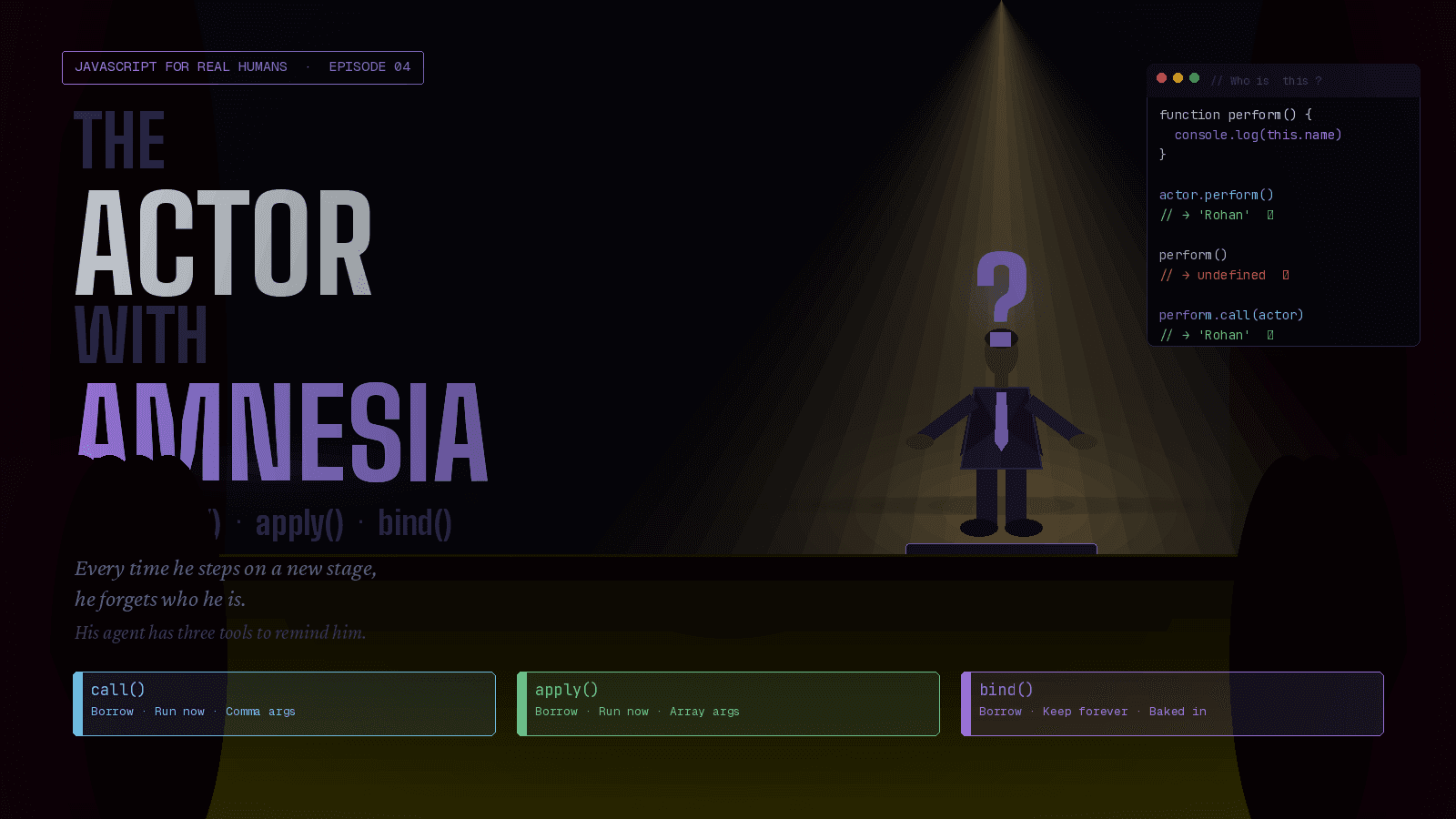1456x819 pixels.
Task: Select the call() card
Action: tap(284, 703)
